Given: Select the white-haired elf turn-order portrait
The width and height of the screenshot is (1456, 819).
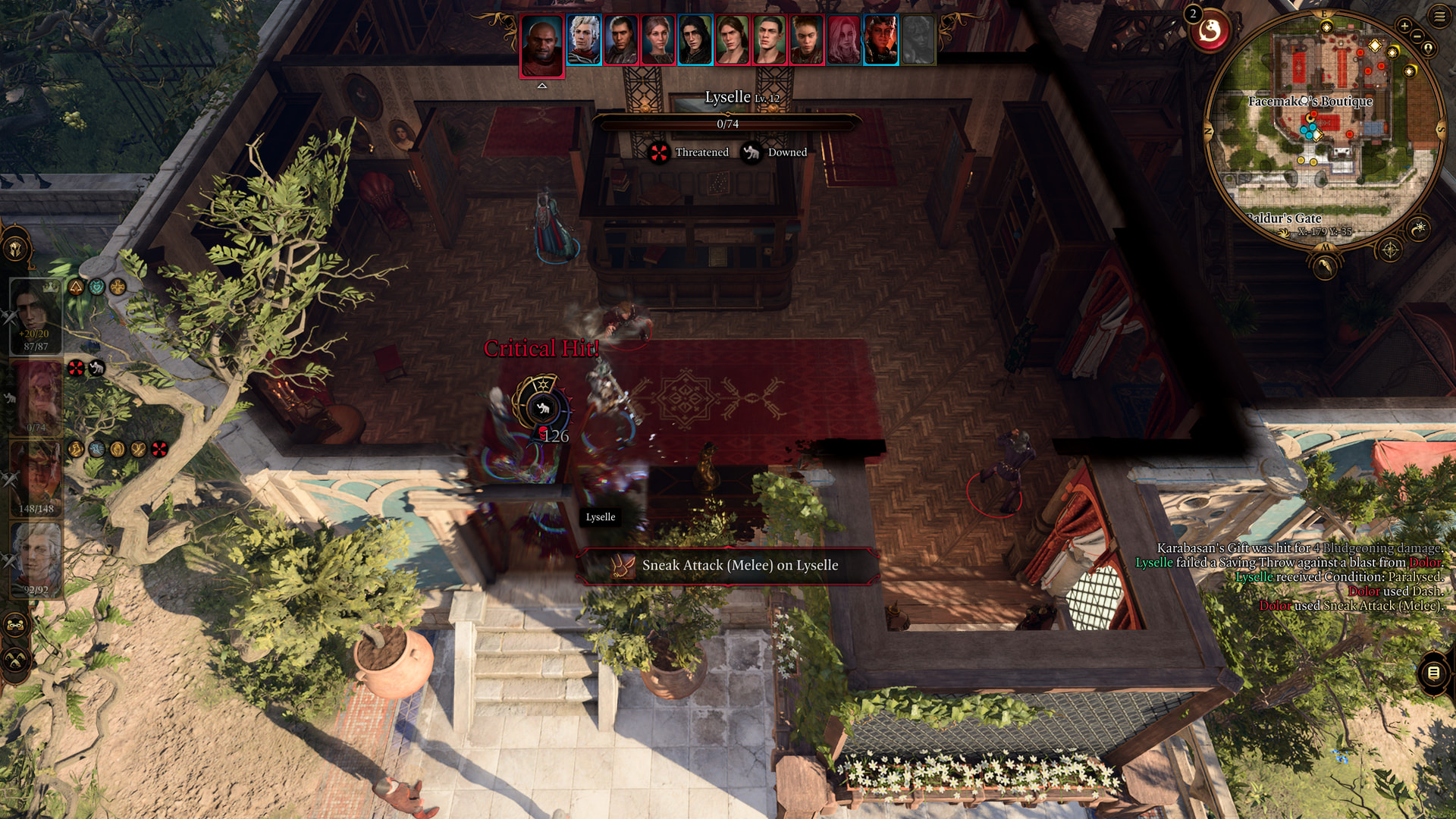Looking at the screenshot, I should point(584,40).
